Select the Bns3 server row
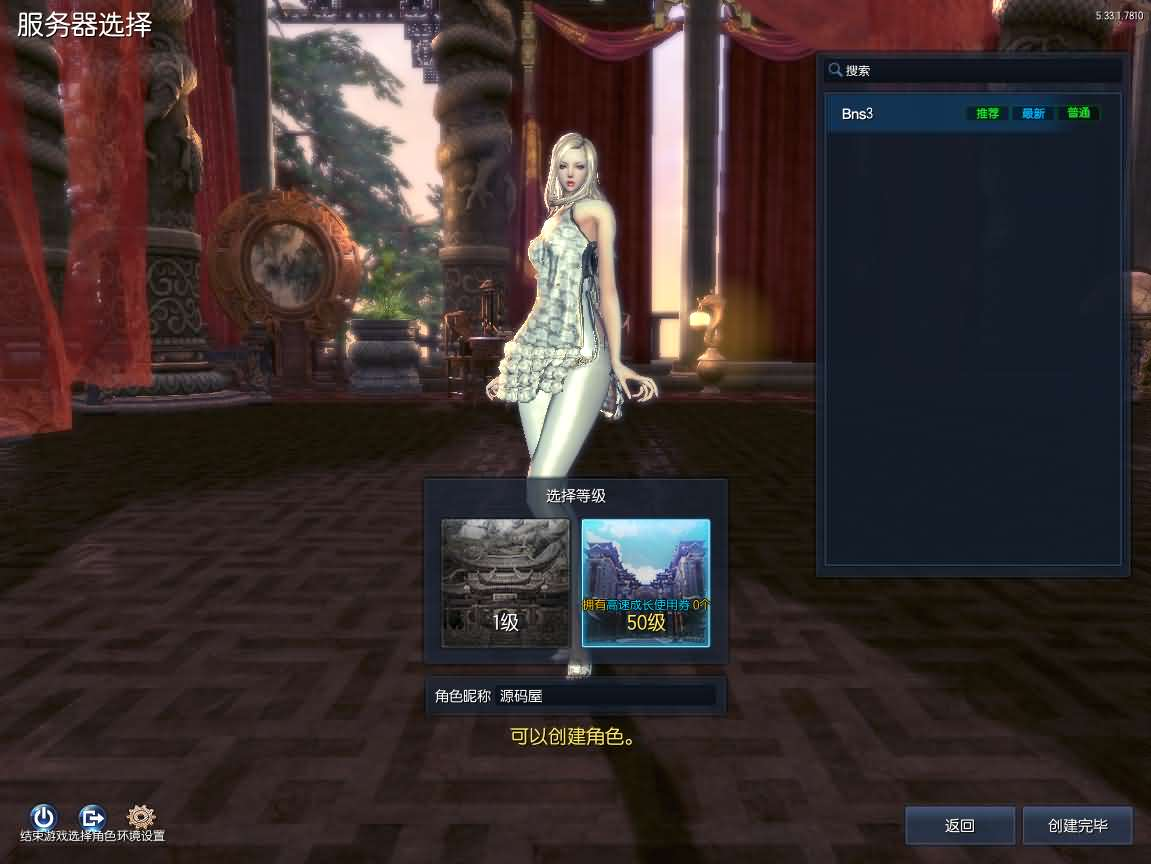 click(x=970, y=114)
